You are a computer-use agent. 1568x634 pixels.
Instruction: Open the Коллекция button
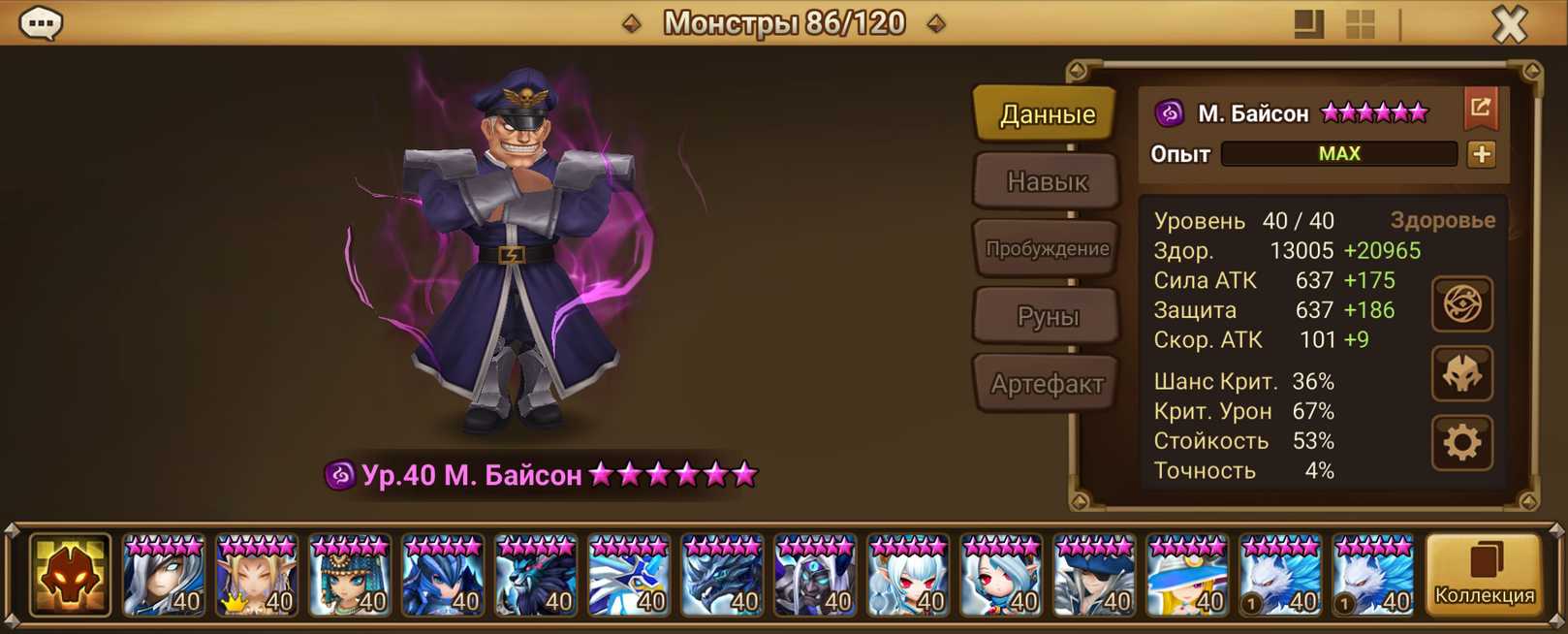click(1484, 576)
